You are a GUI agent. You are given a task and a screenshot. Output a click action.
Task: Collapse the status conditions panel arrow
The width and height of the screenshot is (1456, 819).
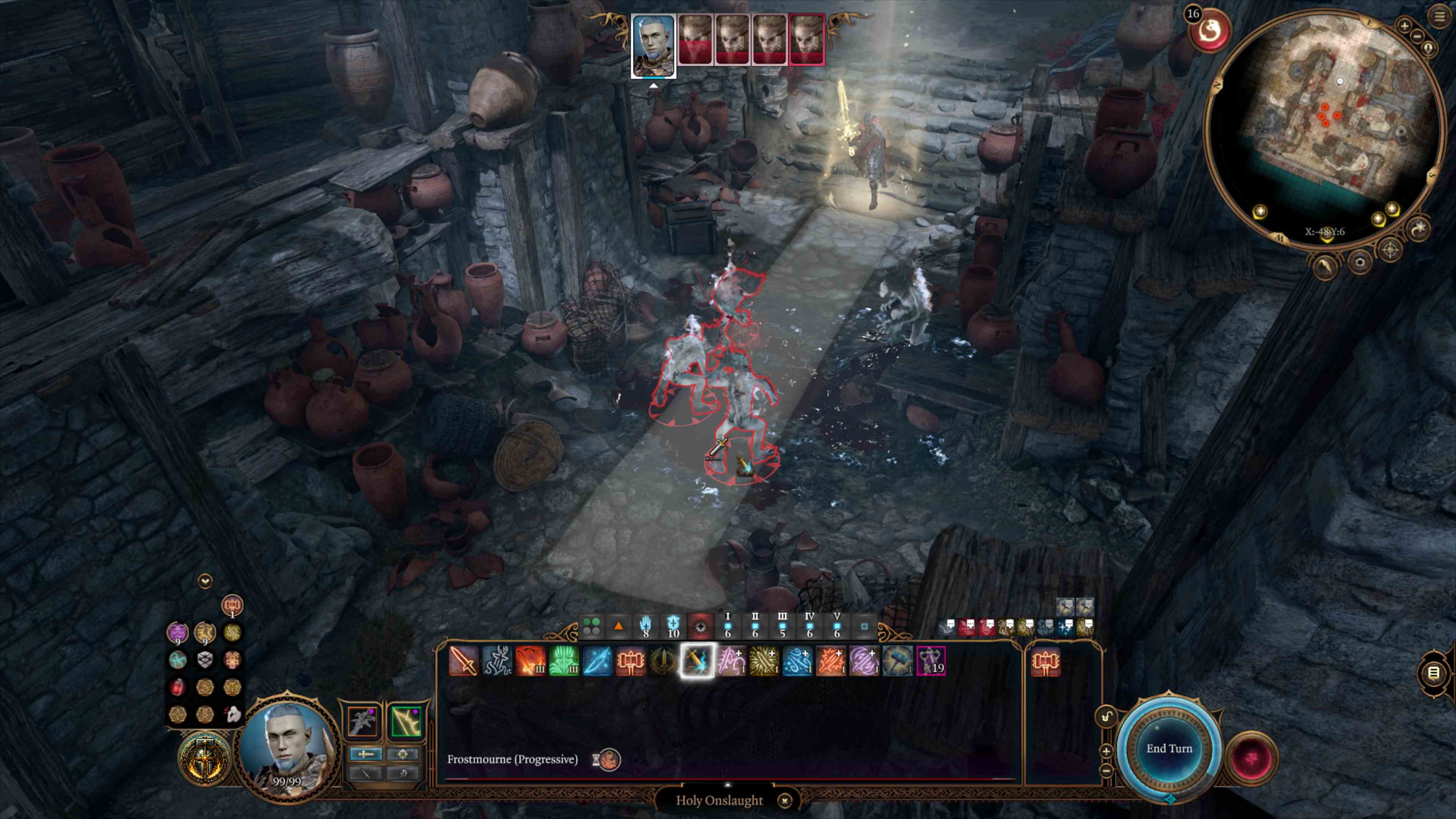point(205,581)
